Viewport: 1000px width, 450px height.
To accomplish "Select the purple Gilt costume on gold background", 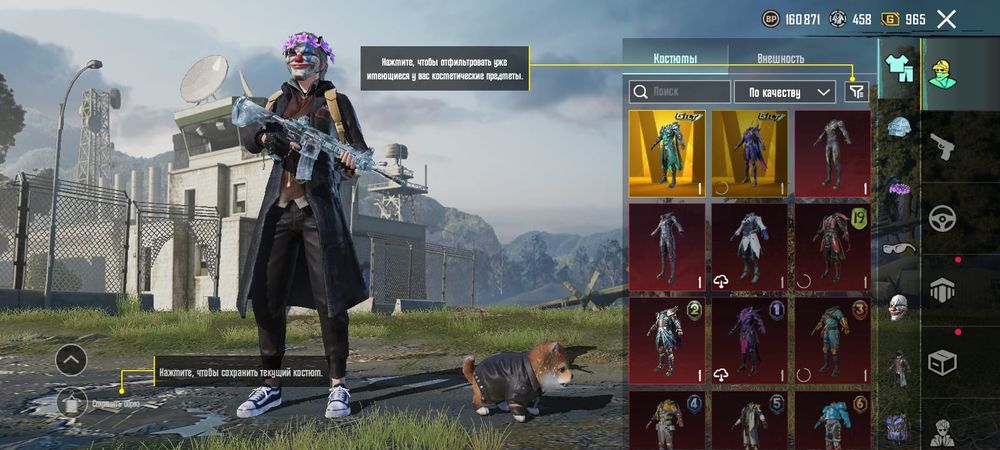I will 749,153.
